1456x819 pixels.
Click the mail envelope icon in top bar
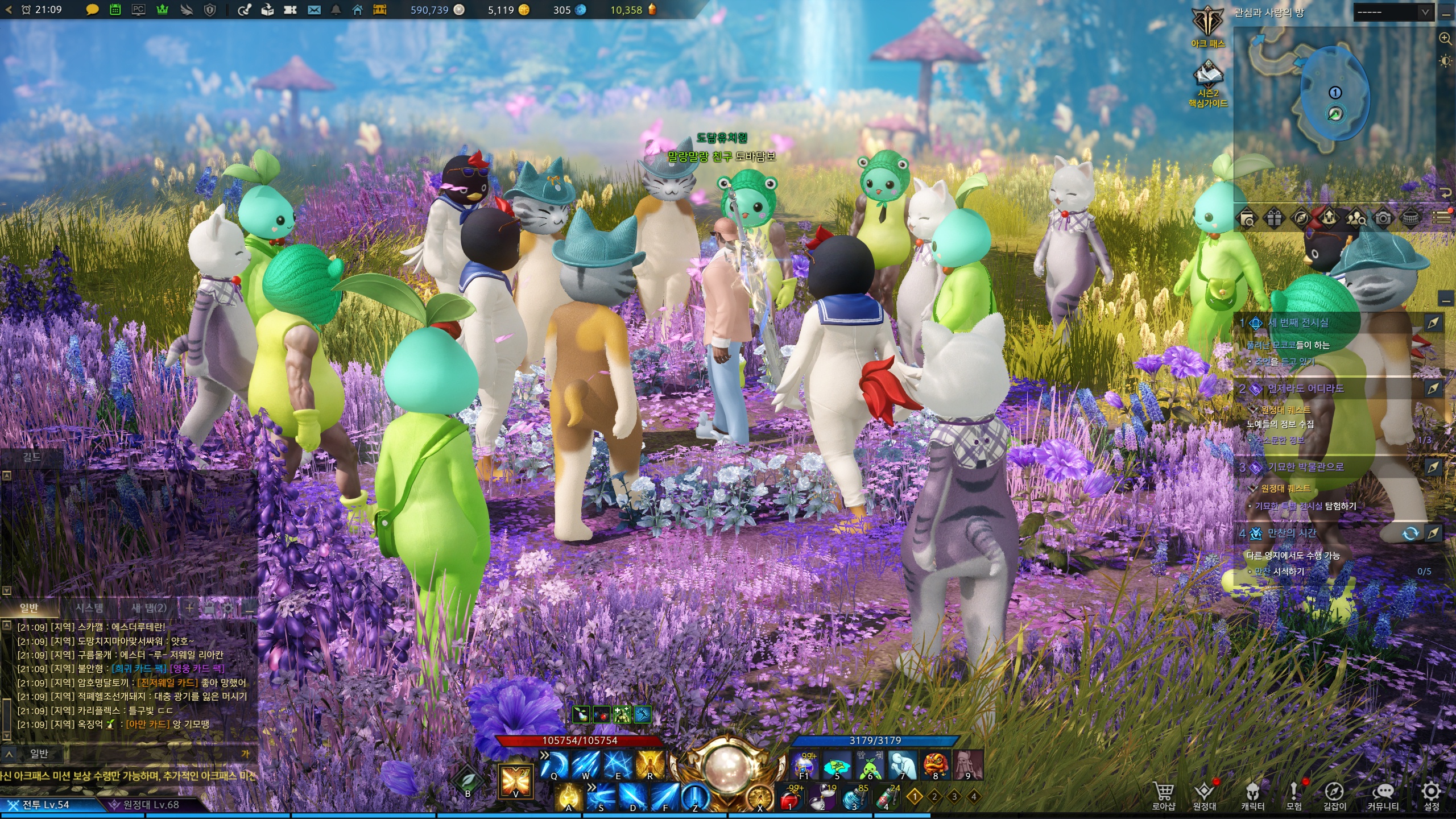314,10
